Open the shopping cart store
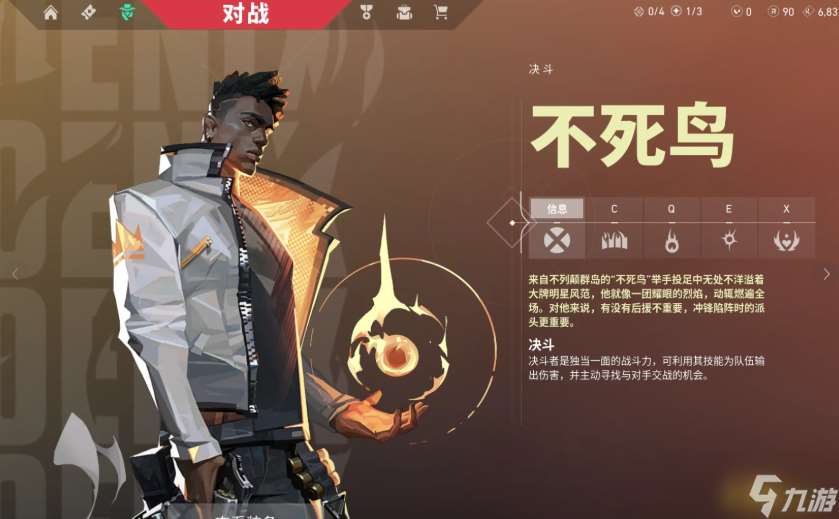This screenshot has width=839, height=519. (x=440, y=13)
